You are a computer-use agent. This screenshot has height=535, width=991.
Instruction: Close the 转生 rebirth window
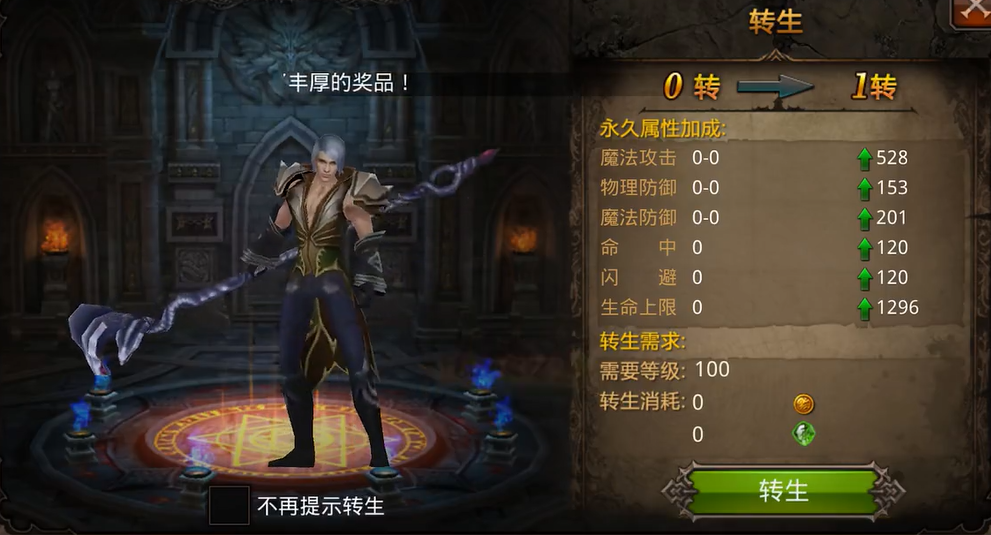click(972, 12)
